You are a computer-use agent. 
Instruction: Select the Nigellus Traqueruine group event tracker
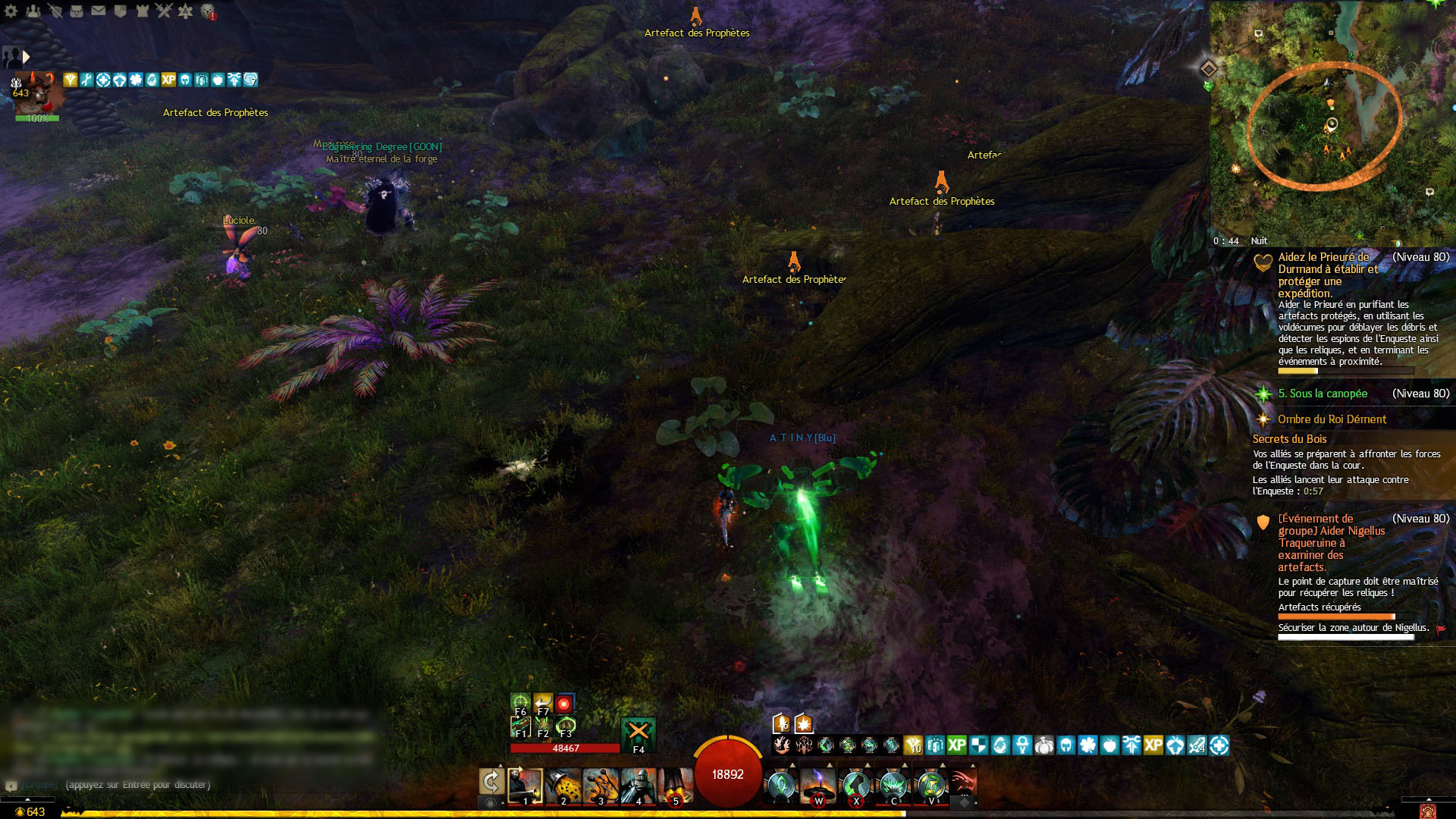coord(1331,542)
